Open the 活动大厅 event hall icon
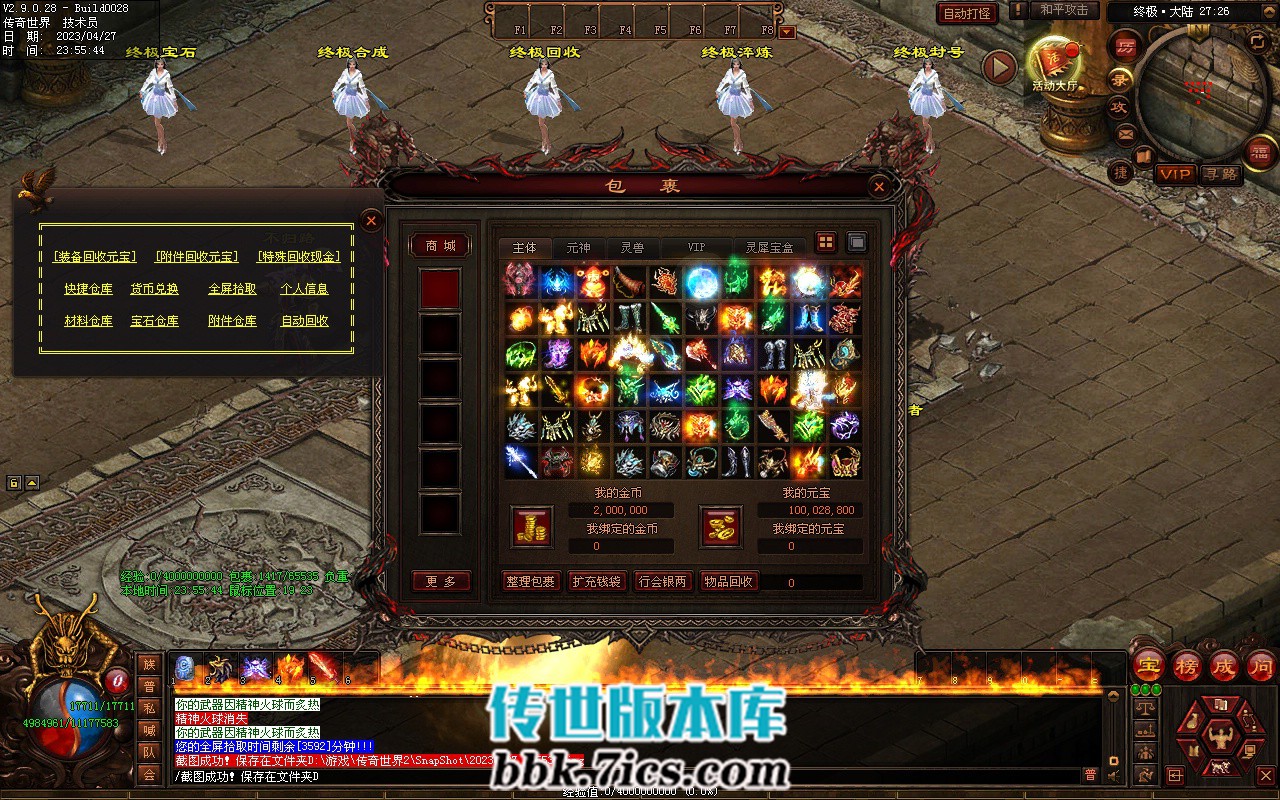 click(1054, 62)
